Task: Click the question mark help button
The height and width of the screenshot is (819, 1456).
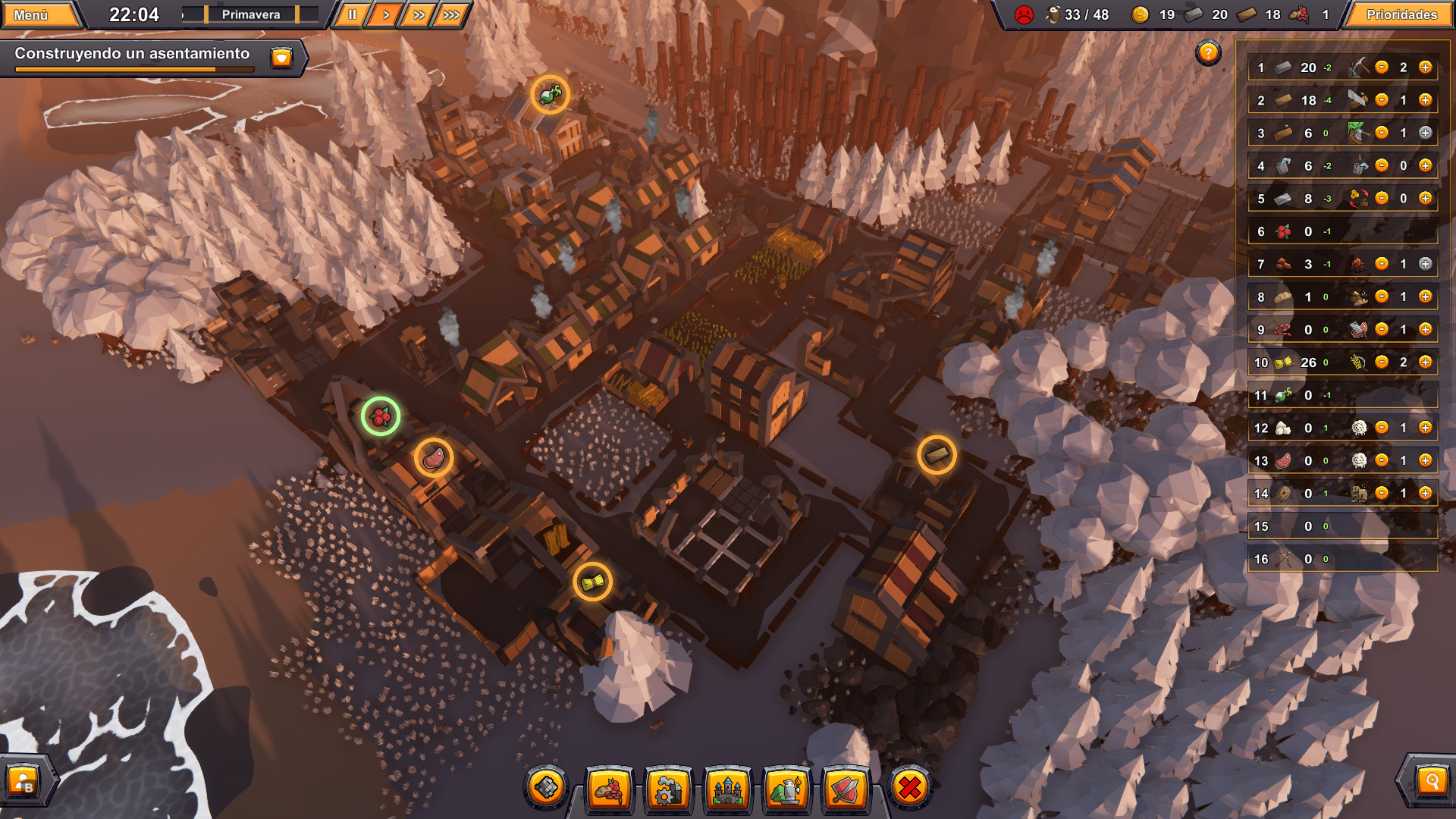Action: click(x=1208, y=53)
